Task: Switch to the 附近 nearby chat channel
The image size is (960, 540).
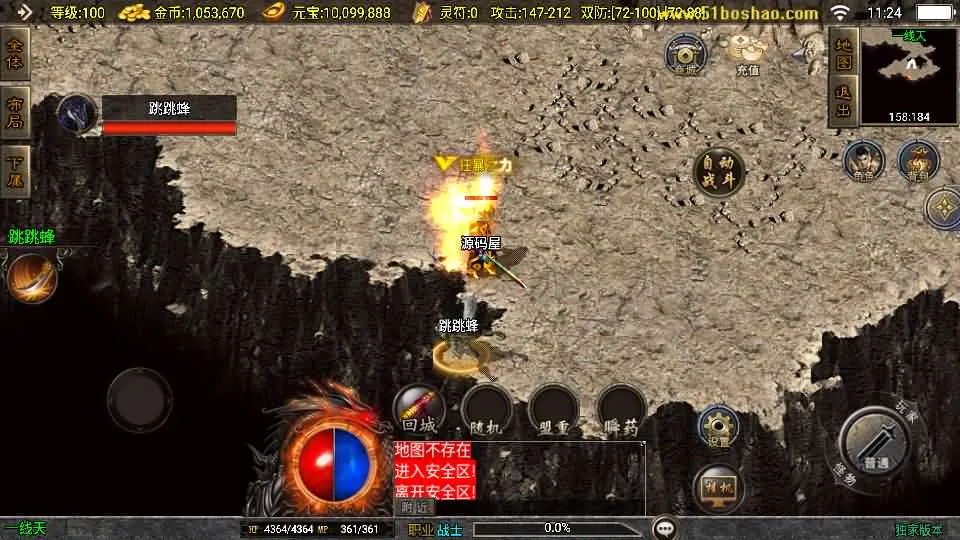Action: pyautogui.click(x=416, y=507)
